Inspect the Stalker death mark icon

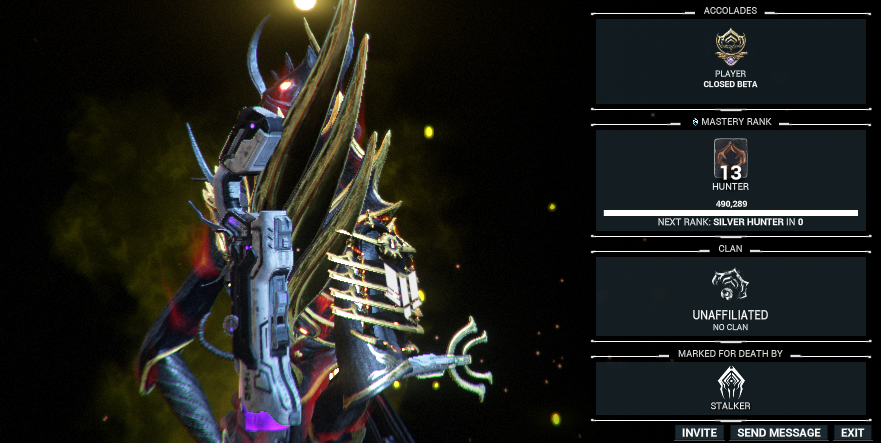[730, 383]
